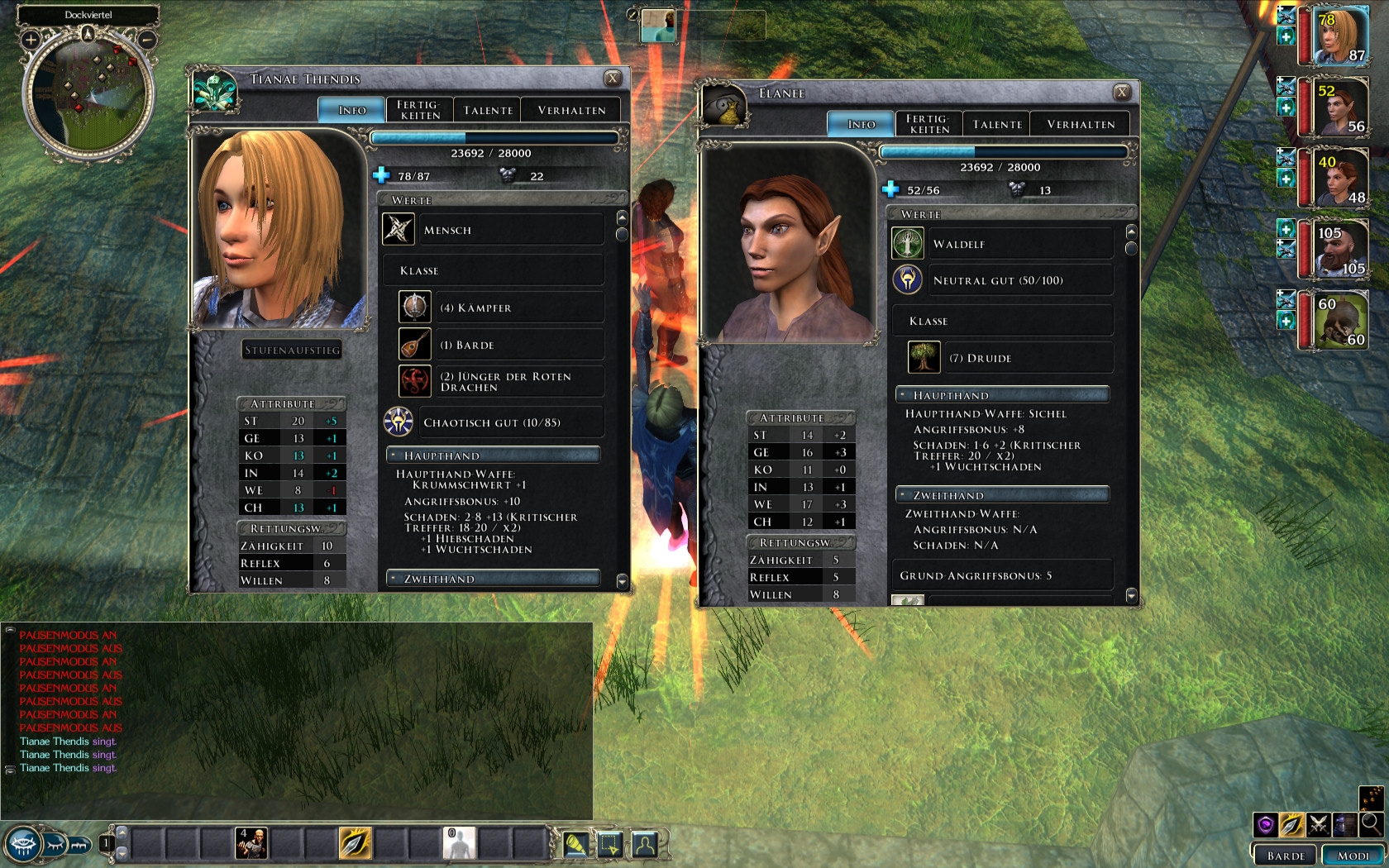The height and width of the screenshot is (868, 1389).
Task: Close the Tianae Thendis character sheet
Action: click(613, 79)
